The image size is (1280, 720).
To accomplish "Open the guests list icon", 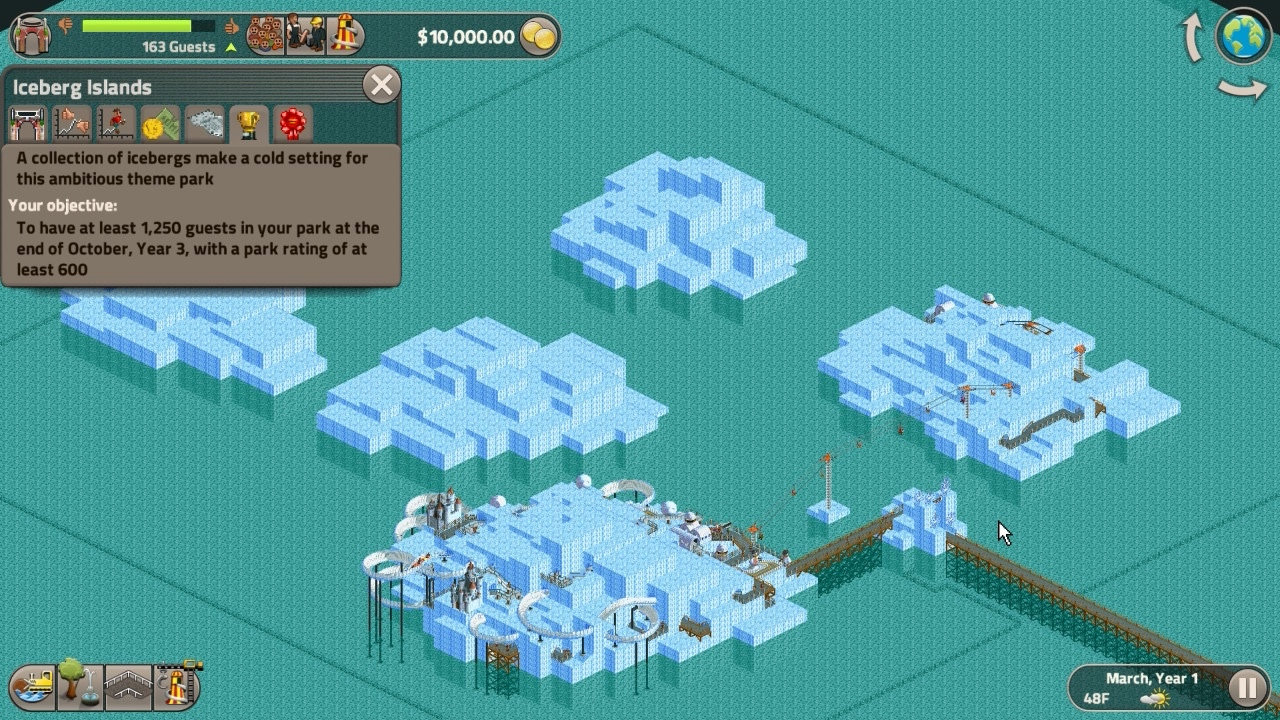I will pyautogui.click(x=265, y=35).
